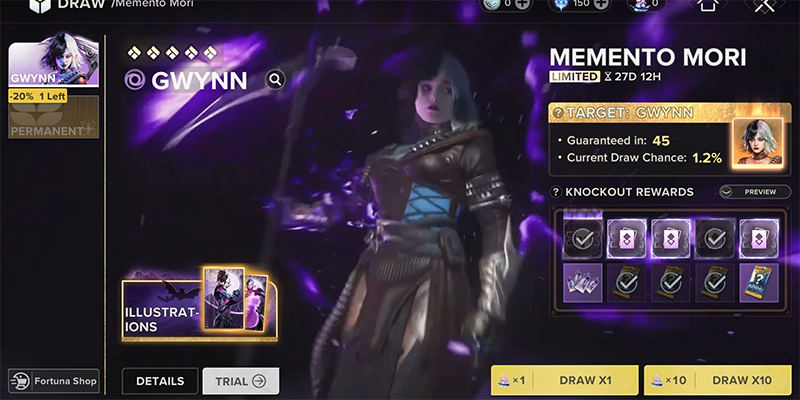Viewport: 800px width, 400px height.
Task: Draw once with the Draw X1 button
Action: (565, 380)
